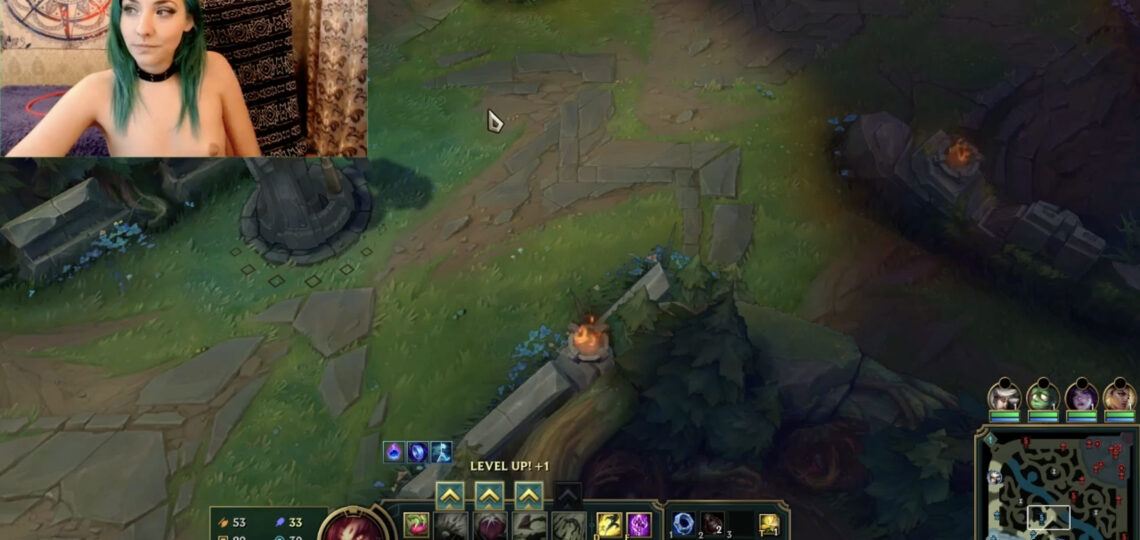Select the purple-haired teammate portrait
Viewport: 1140px width, 540px height.
pyautogui.click(x=1081, y=396)
